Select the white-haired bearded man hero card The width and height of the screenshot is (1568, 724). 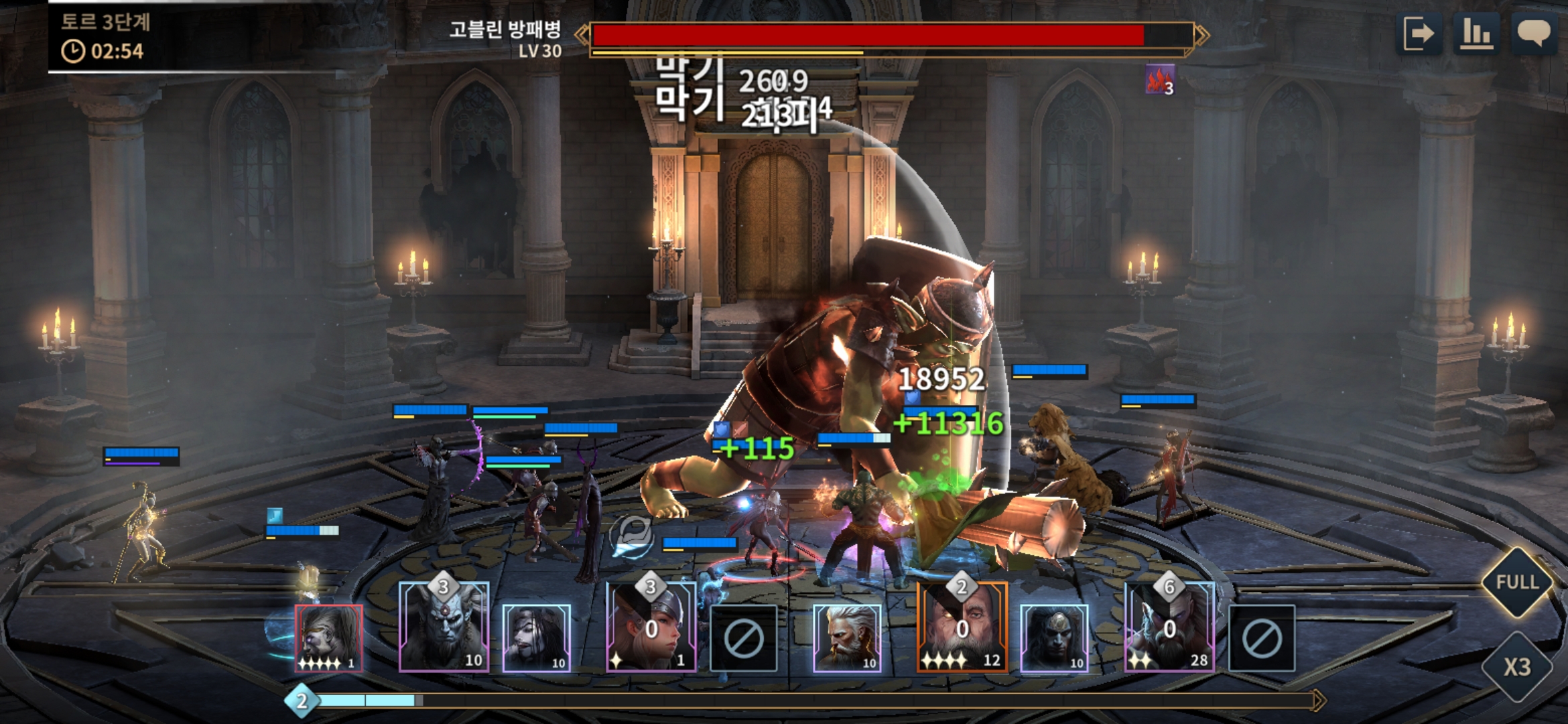click(x=846, y=638)
